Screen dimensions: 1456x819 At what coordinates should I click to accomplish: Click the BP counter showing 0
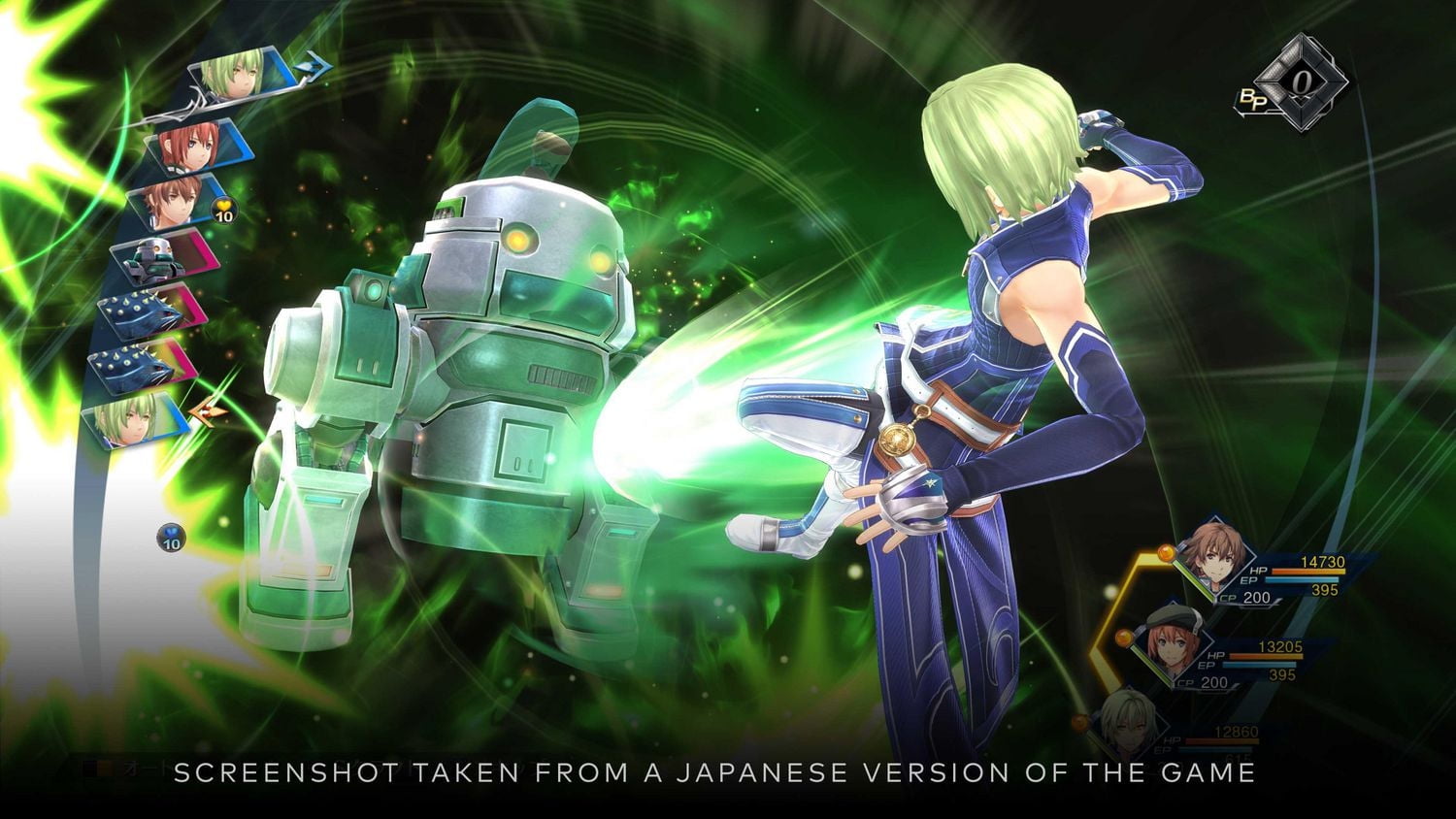point(1301,82)
